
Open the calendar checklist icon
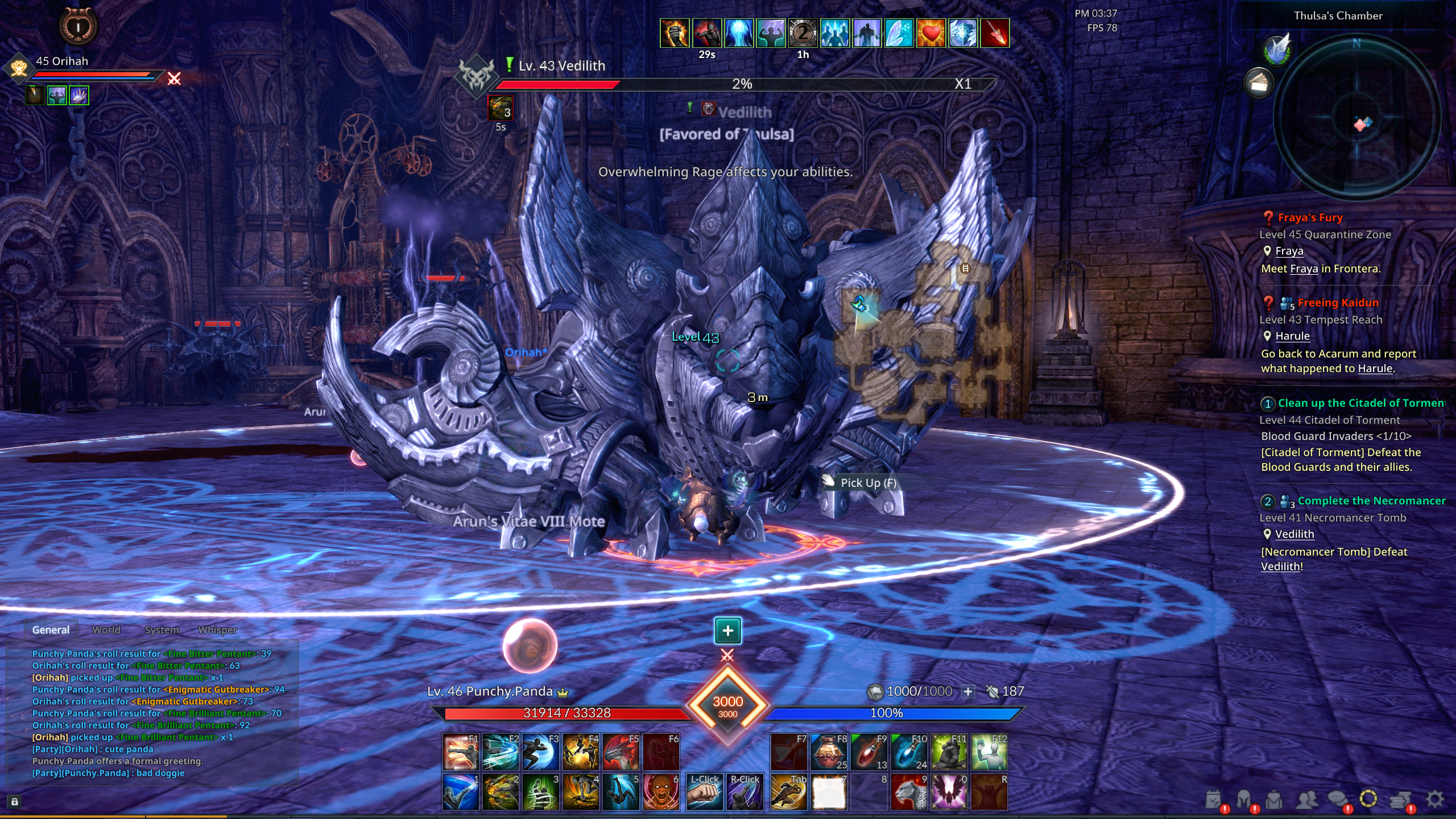pyautogui.click(x=1213, y=800)
